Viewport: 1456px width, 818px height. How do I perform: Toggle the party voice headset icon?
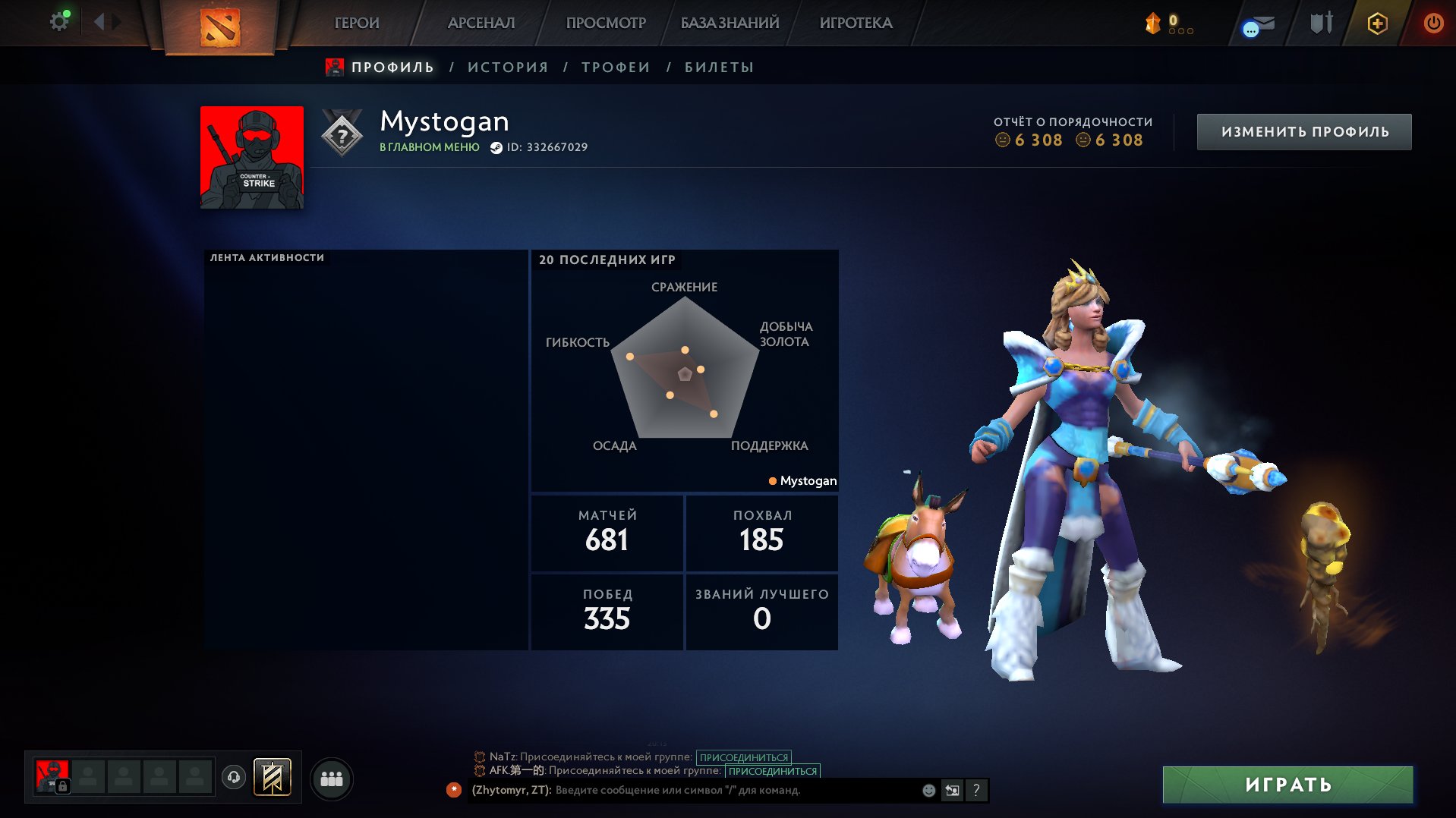coord(234,777)
